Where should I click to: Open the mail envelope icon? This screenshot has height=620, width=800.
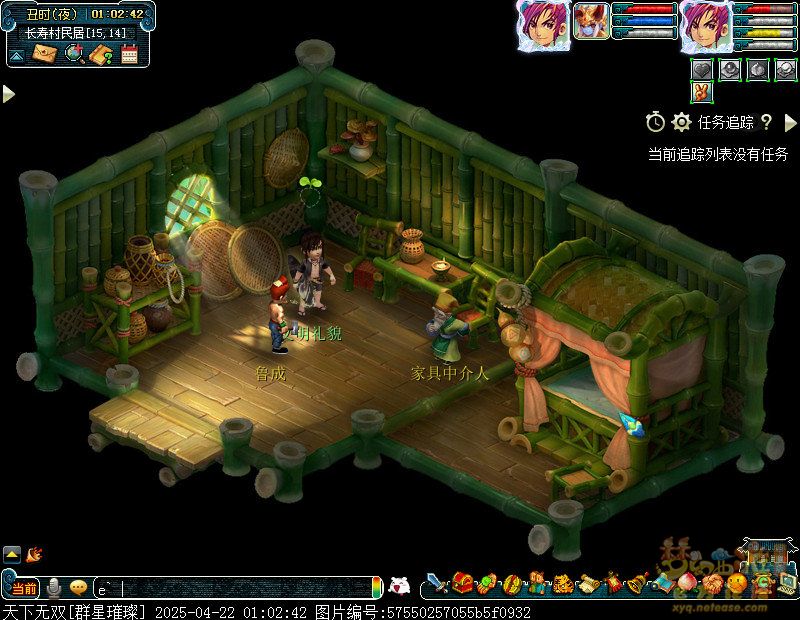45,54
